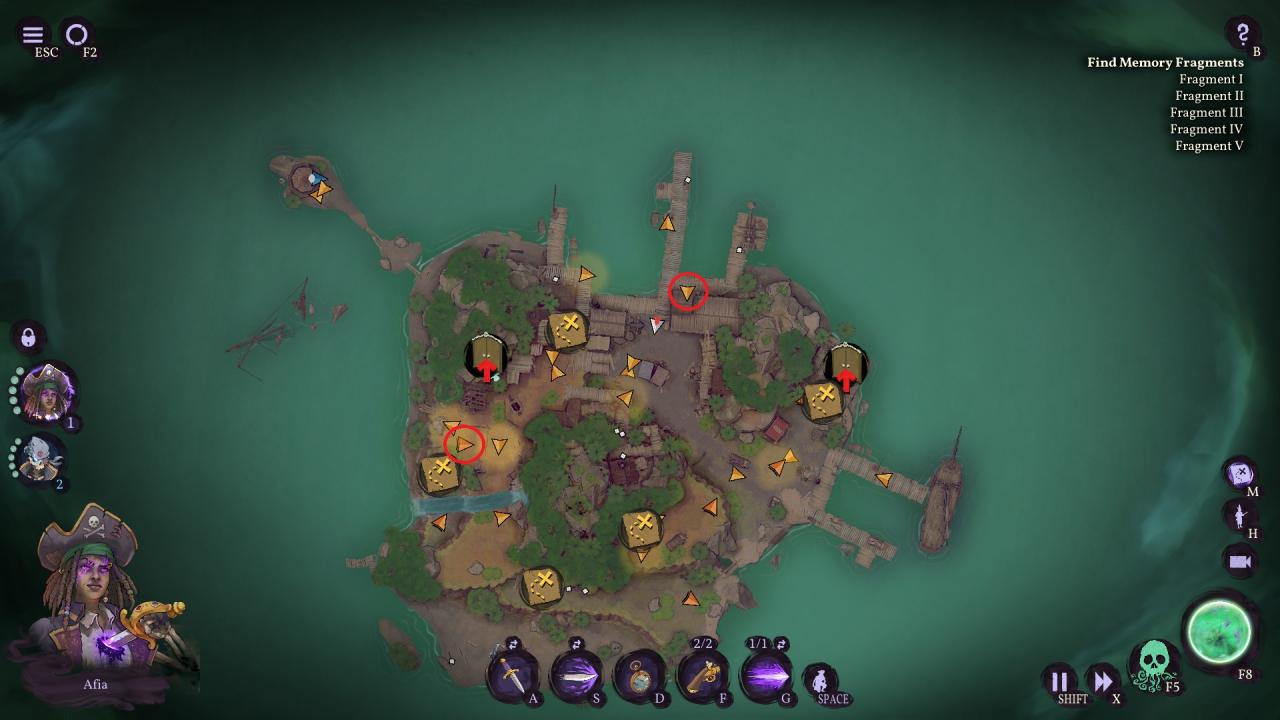1280x720 pixels.
Task: Select the Find Memory Fragments objective
Action: [1165, 62]
